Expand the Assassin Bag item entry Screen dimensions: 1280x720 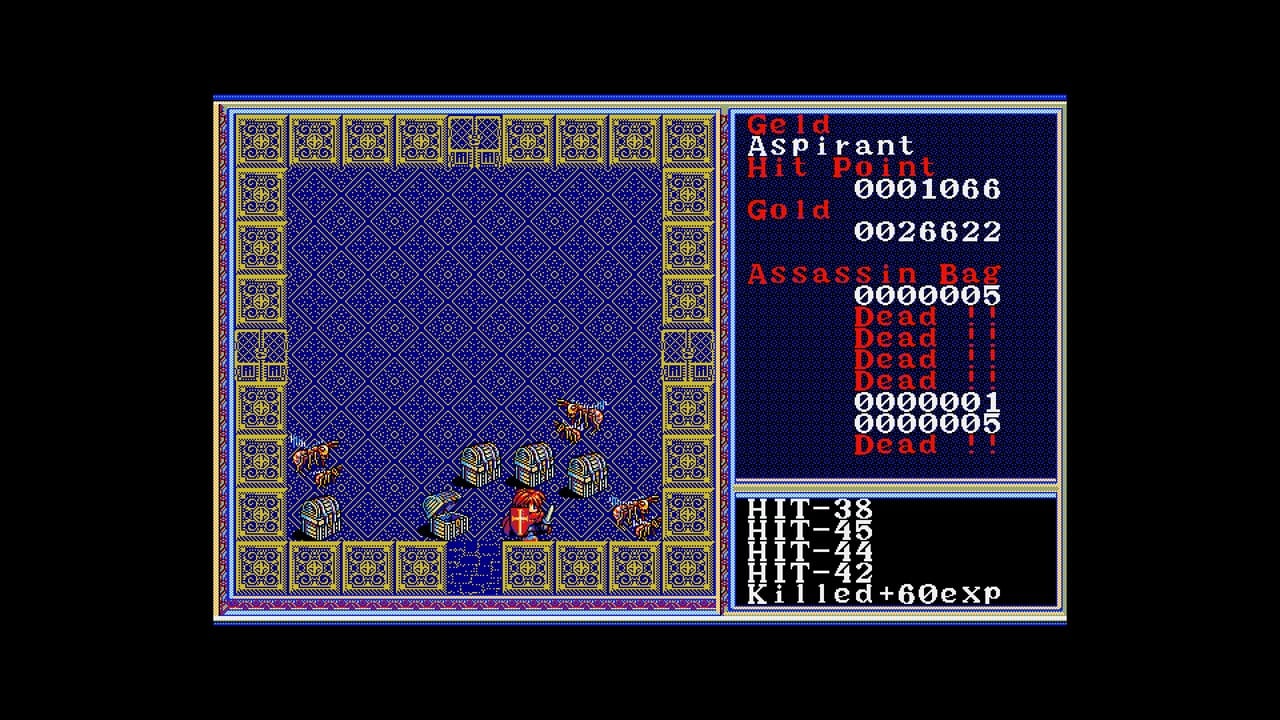(872, 272)
